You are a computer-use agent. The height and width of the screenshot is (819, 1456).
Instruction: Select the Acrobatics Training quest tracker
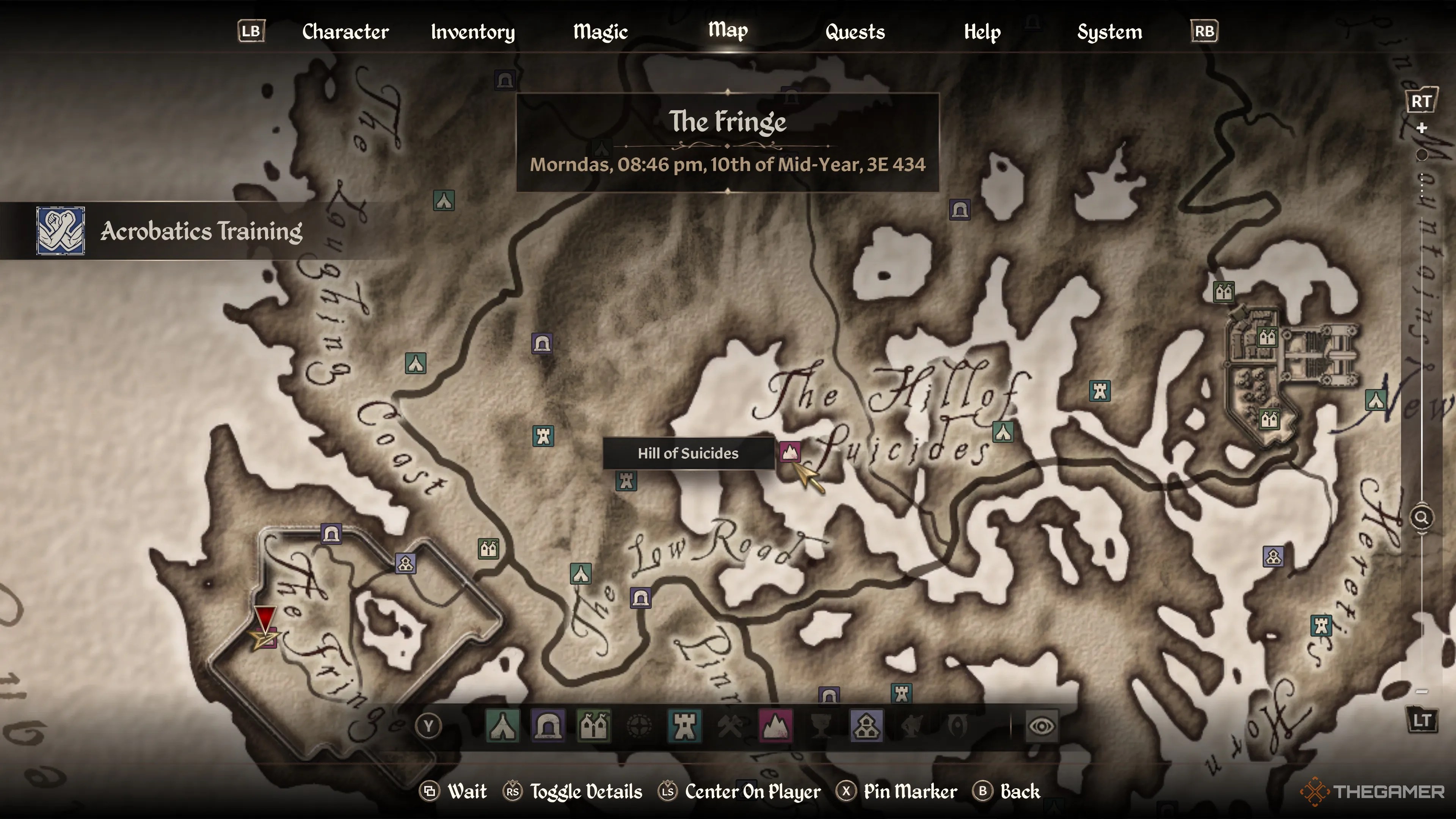[169, 231]
